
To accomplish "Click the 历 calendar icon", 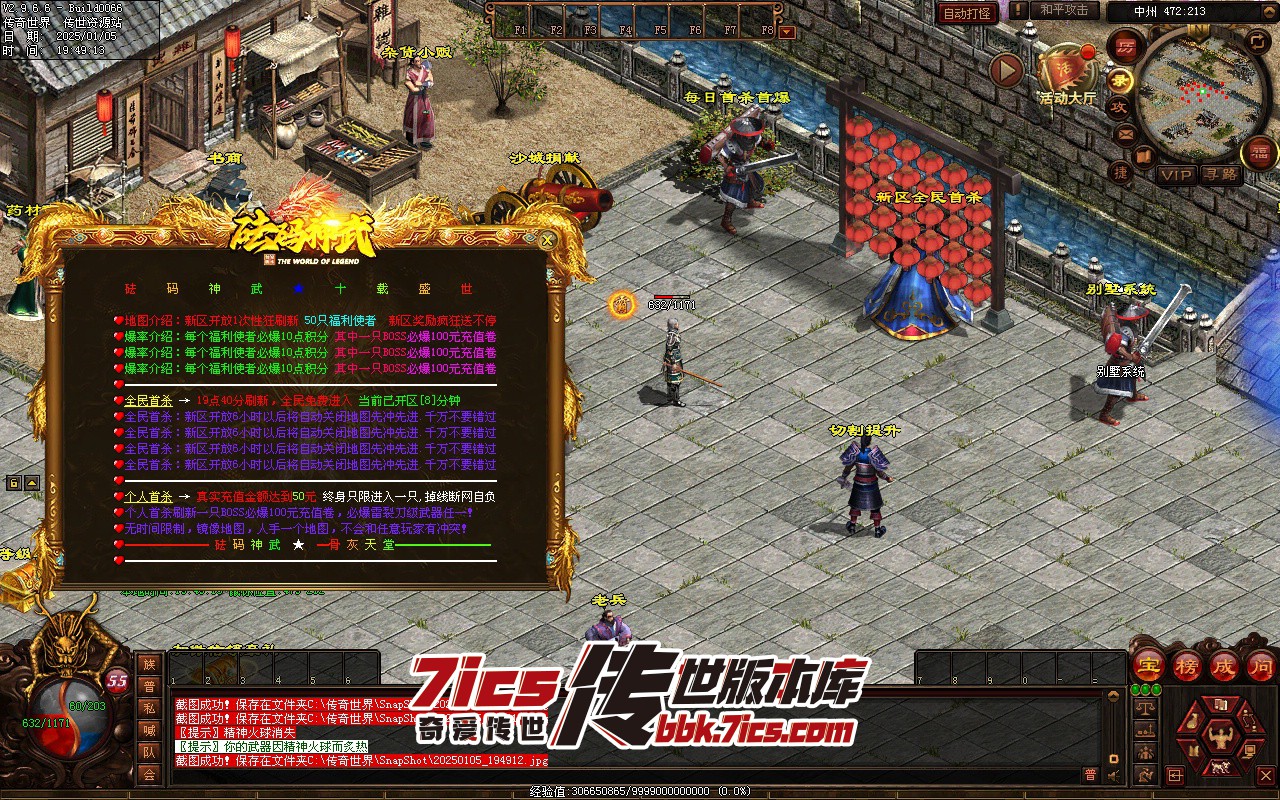I will 1126,47.
